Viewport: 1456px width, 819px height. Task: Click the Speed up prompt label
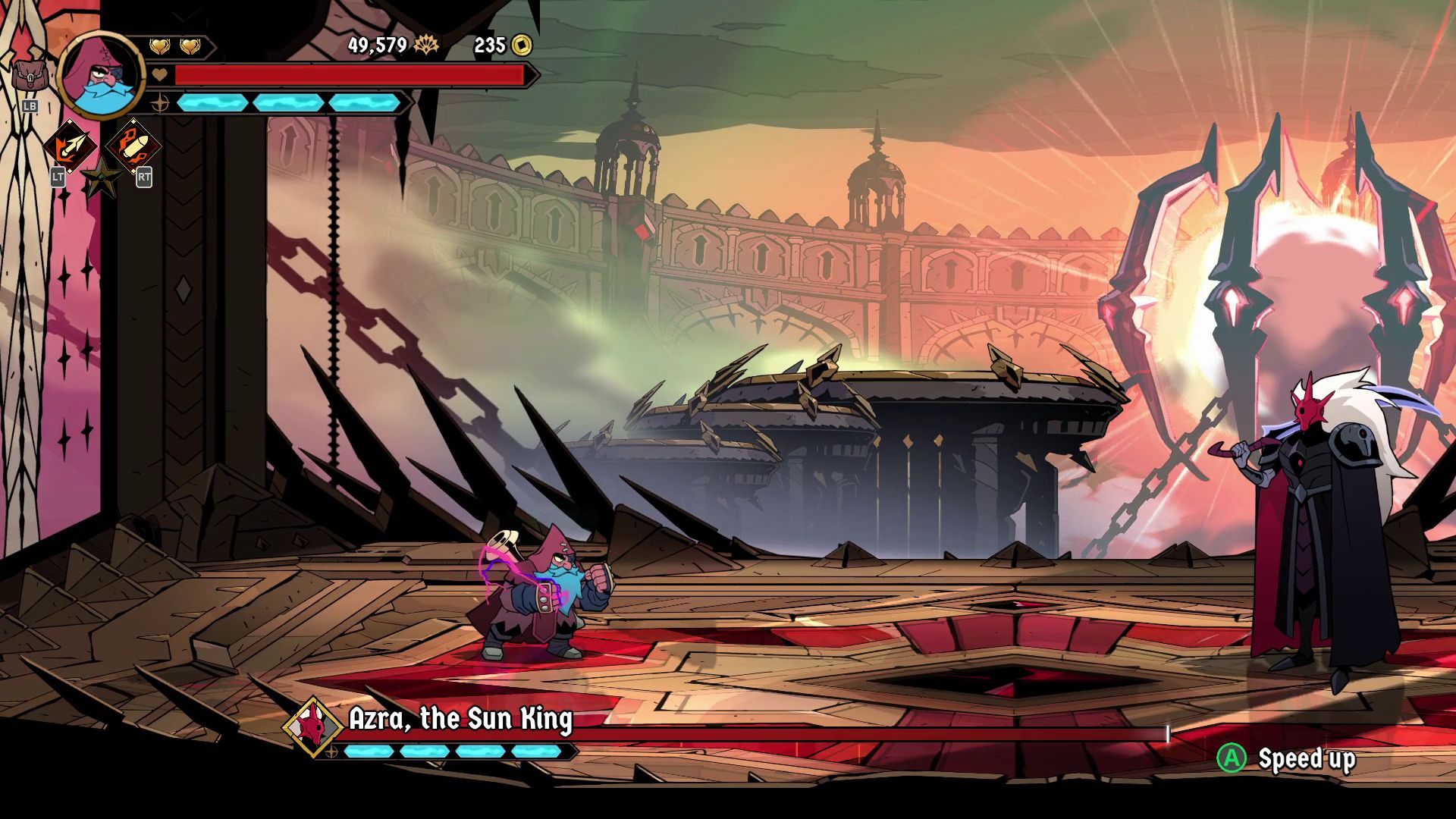(1306, 758)
